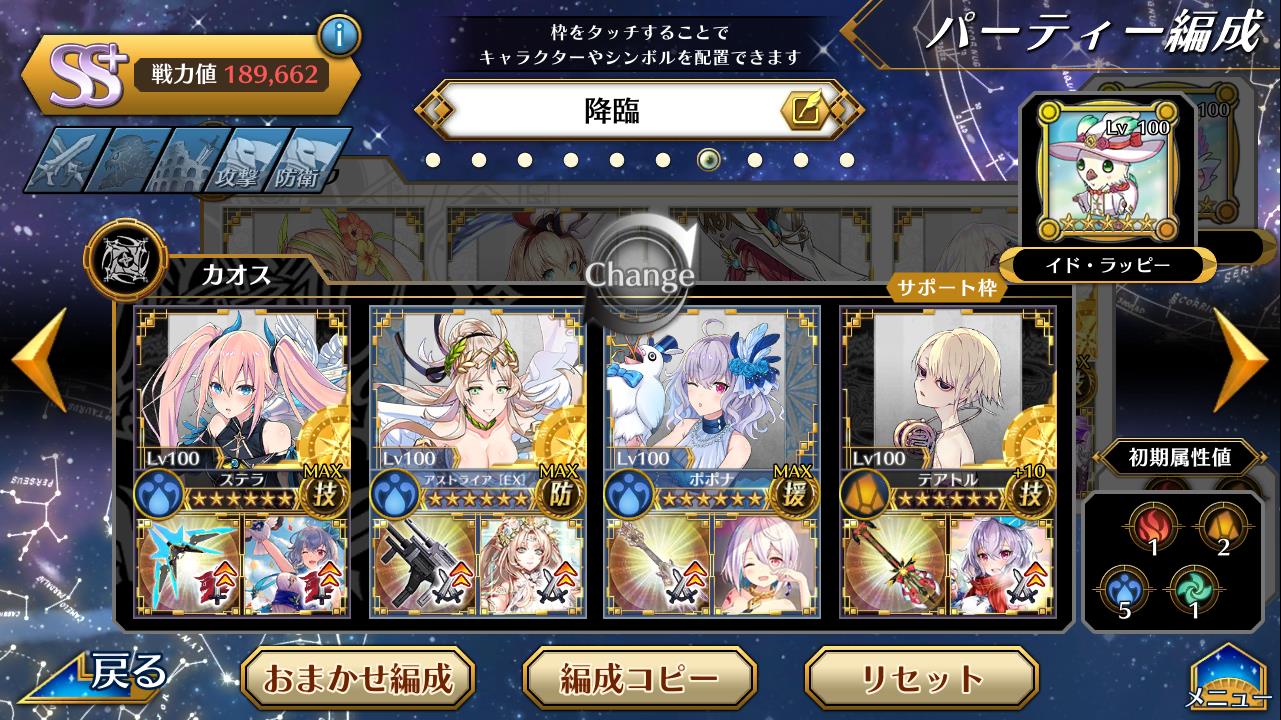Select ステラ's crossbow weapon slot

[x=188, y=565]
